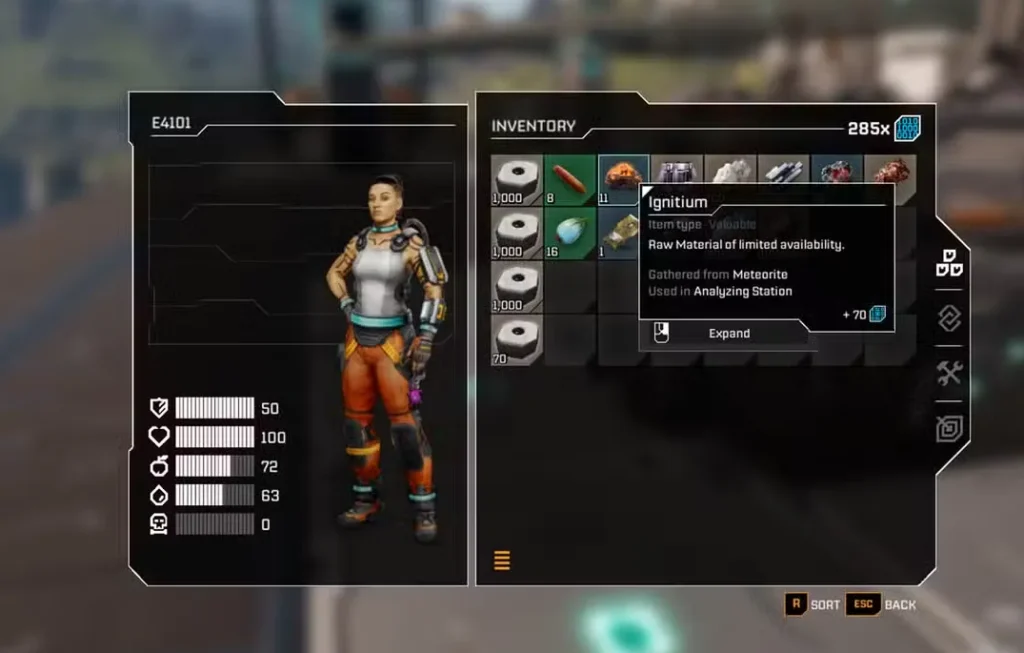Select the orange root item stack of 8
Image resolution: width=1024 pixels, height=653 pixels.
[x=570, y=179]
